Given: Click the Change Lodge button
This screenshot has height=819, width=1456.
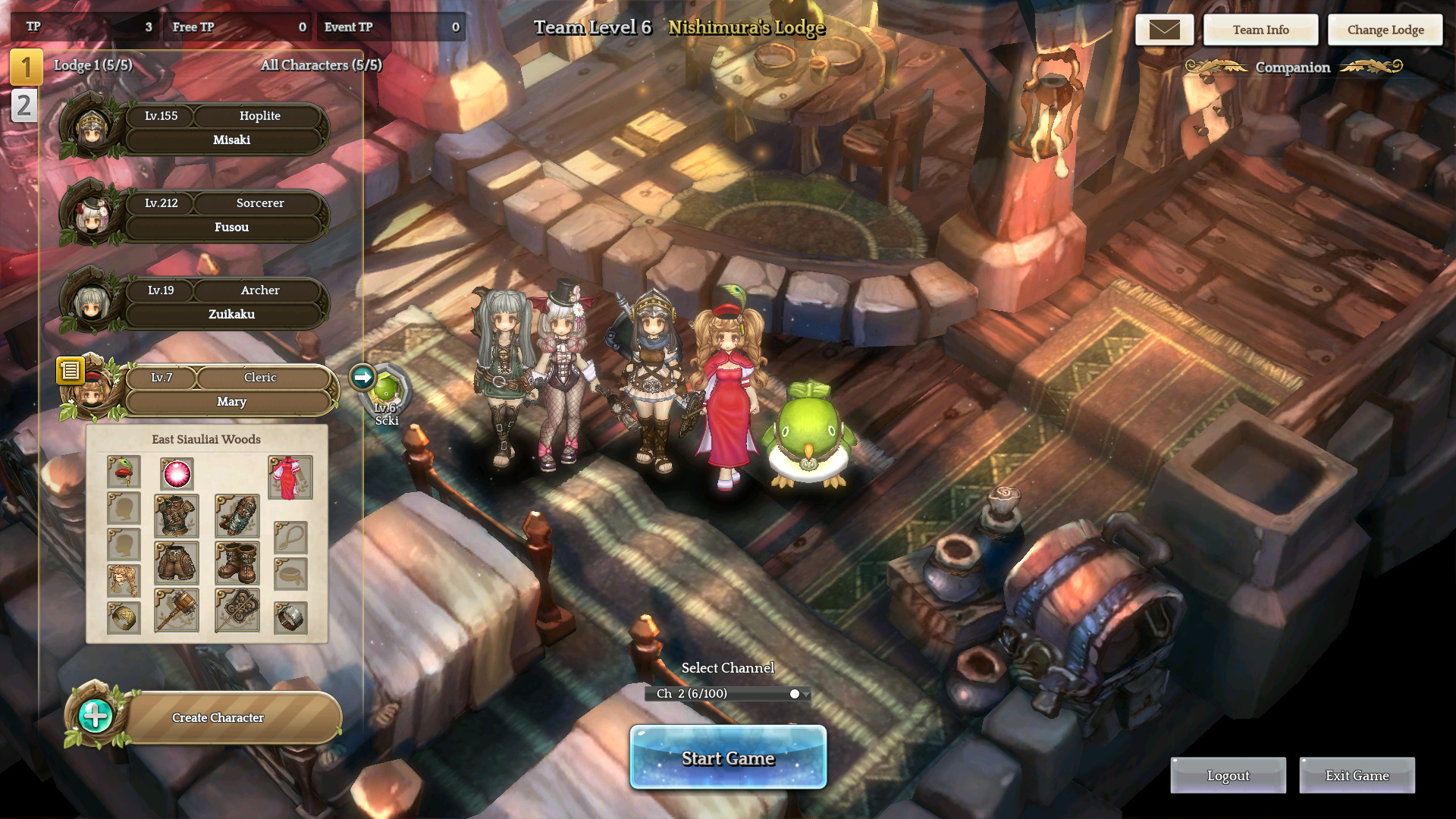Looking at the screenshot, I should [x=1385, y=30].
